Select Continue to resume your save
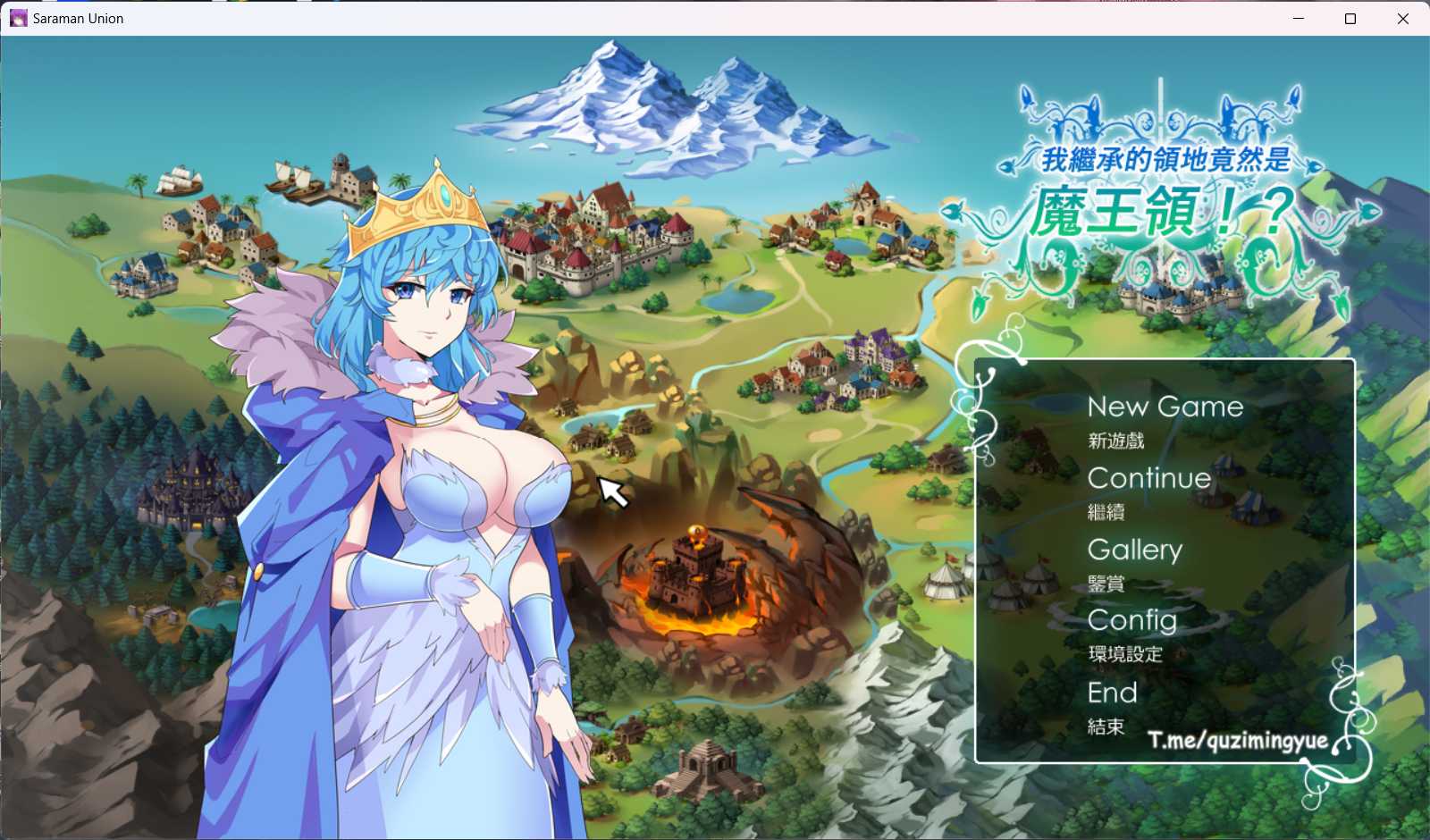The width and height of the screenshot is (1430, 840). pyautogui.click(x=1149, y=478)
